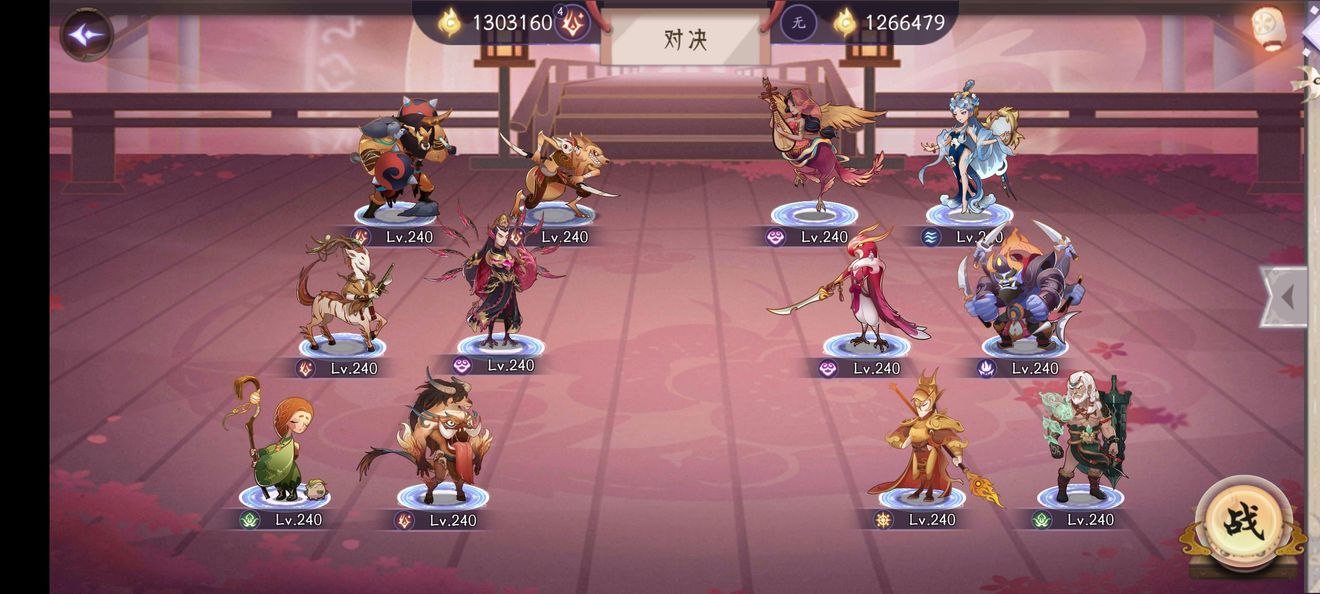Select the golden-armored spear warrior
Screen dimensions: 1320x594
[x=926, y=438]
